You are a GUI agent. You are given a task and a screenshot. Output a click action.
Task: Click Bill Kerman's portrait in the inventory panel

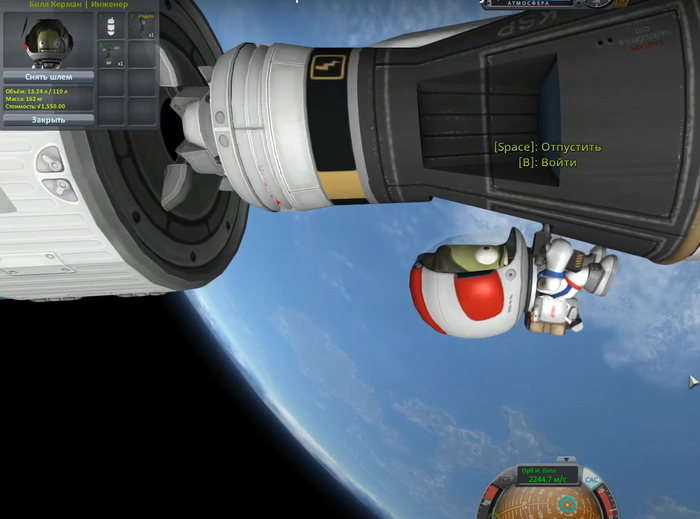(x=48, y=40)
